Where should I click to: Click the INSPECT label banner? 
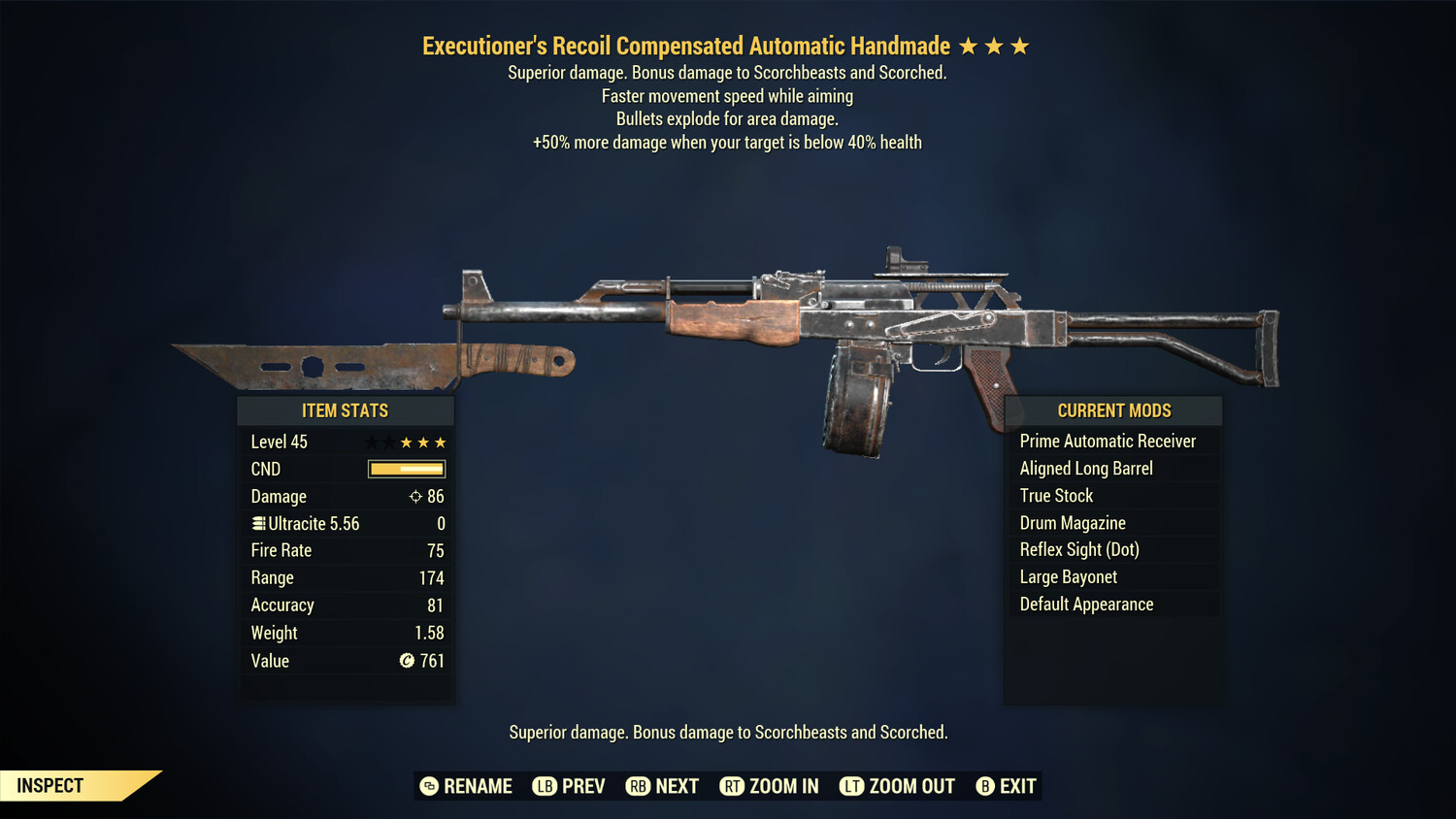point(50,785)
